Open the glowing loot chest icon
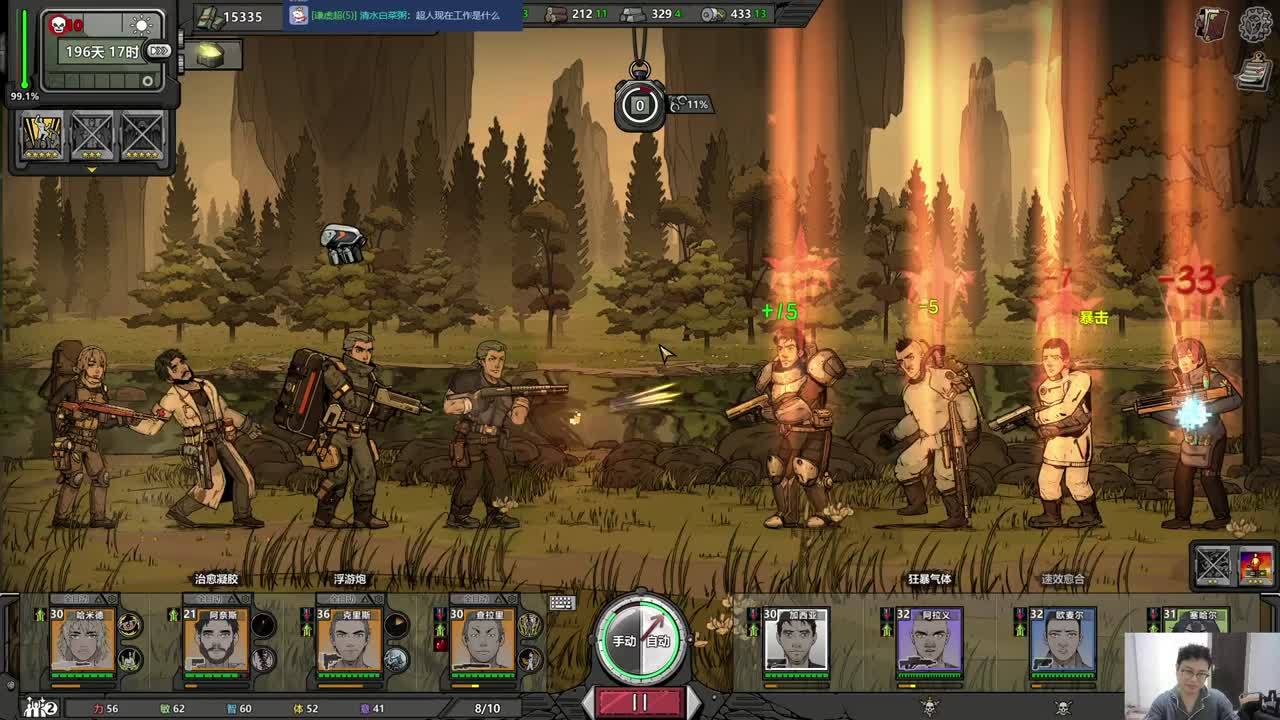The width and height of the screenshot is (1280, 720). (211, 56)
